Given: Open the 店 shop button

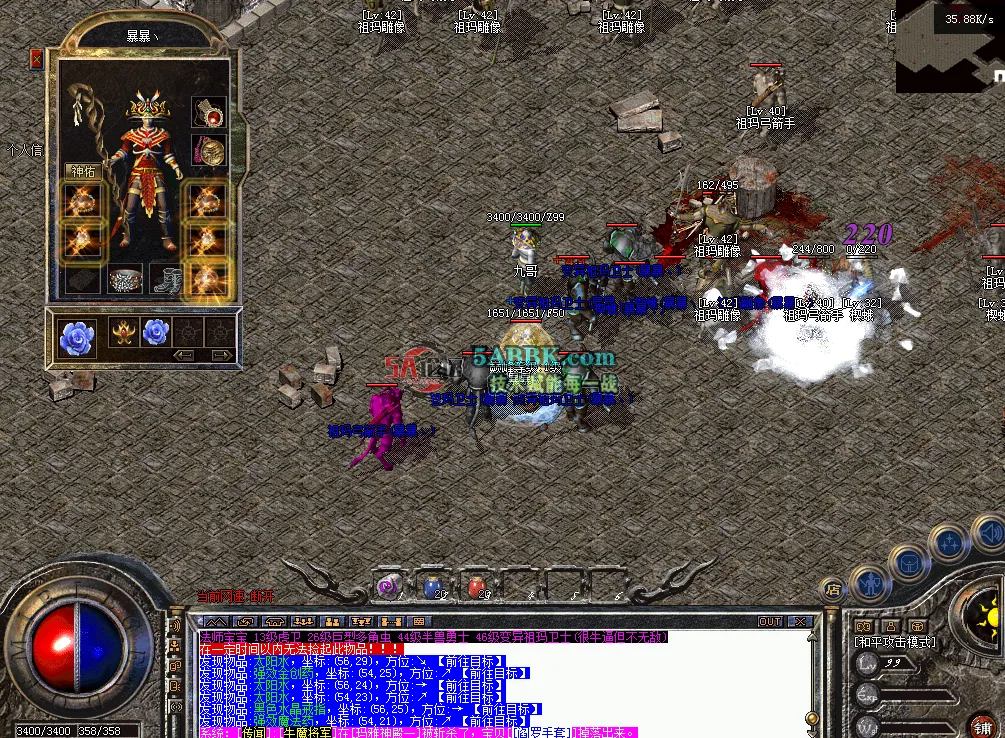Looking at the screenshot, I should (x=830, y=589).
